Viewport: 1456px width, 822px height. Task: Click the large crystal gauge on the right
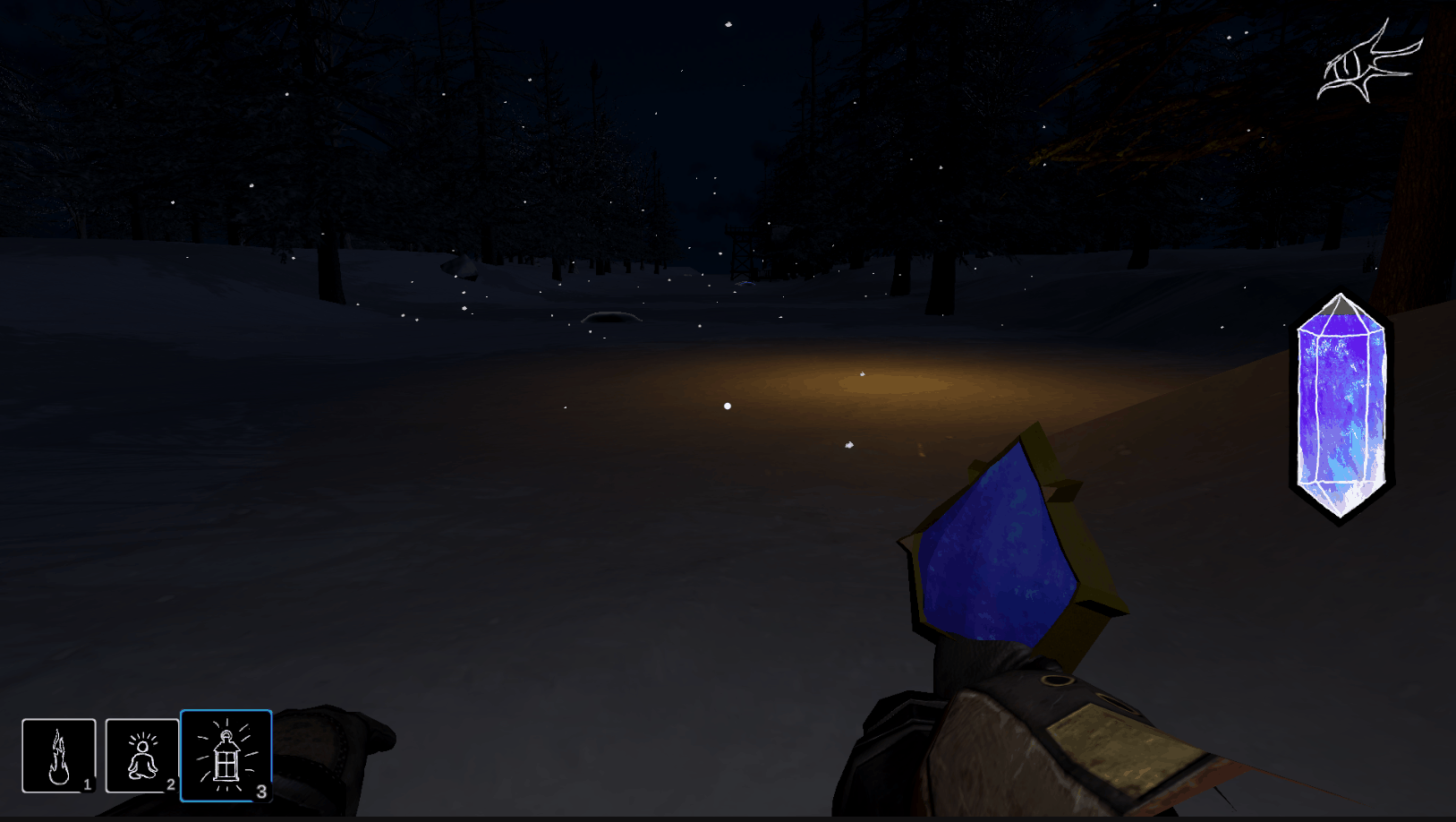click(x=1340, y=403)
